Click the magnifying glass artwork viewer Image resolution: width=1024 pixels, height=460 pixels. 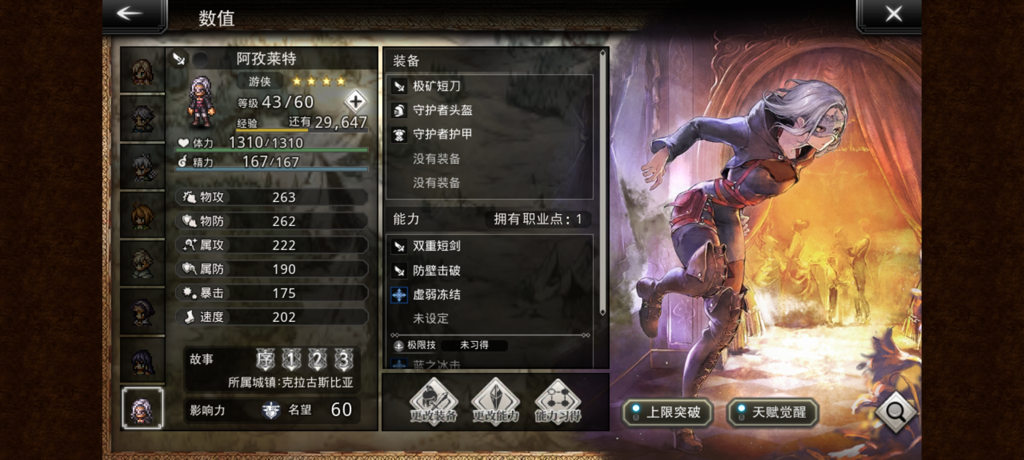point(894,410)
